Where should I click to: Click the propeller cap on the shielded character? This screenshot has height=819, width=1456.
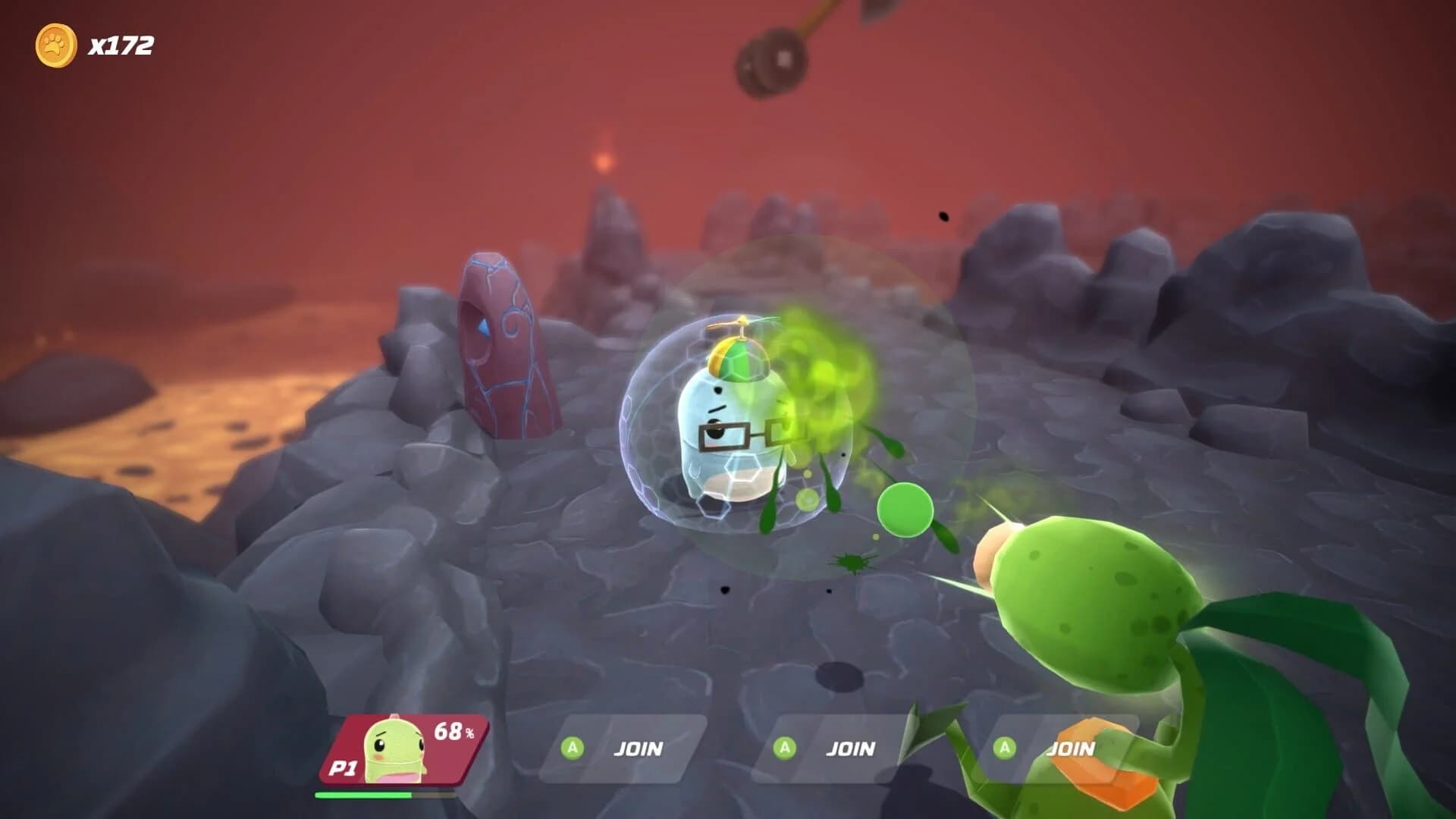tap(739, 344)
